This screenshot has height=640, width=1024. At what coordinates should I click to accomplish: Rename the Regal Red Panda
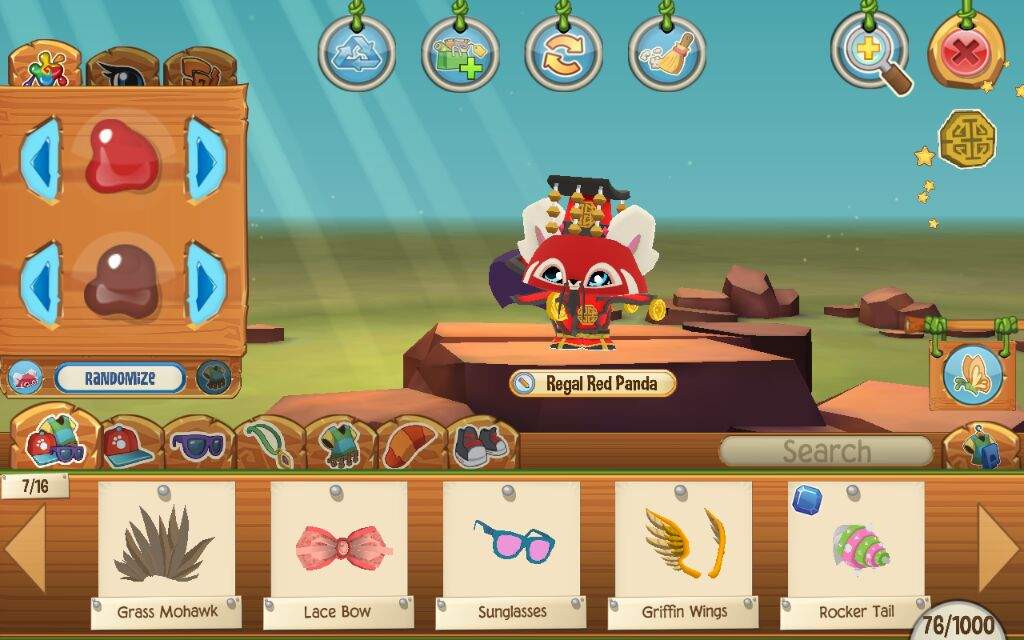tap(524, 383)
